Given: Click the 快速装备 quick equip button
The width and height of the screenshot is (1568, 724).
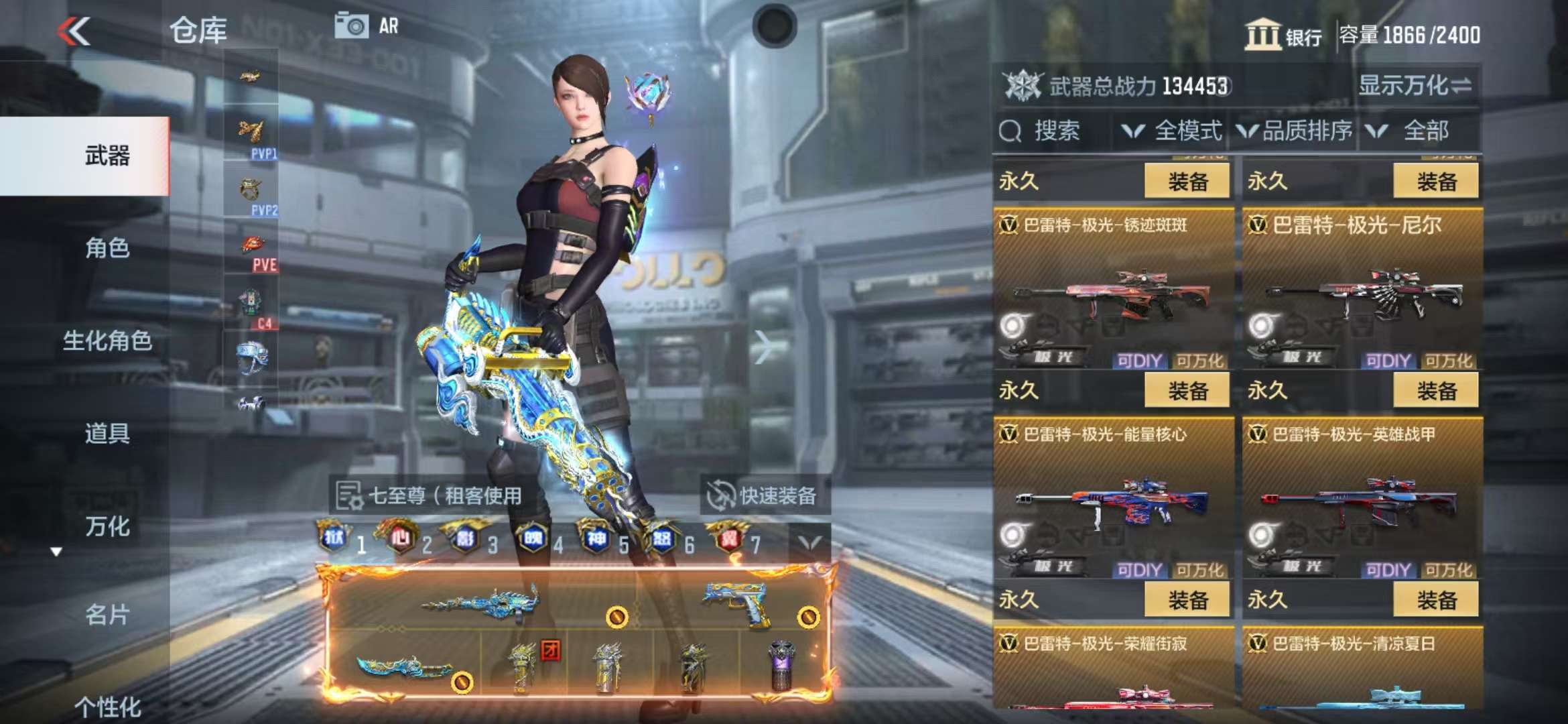Looking at the screenshot, I should pos(765,496).
